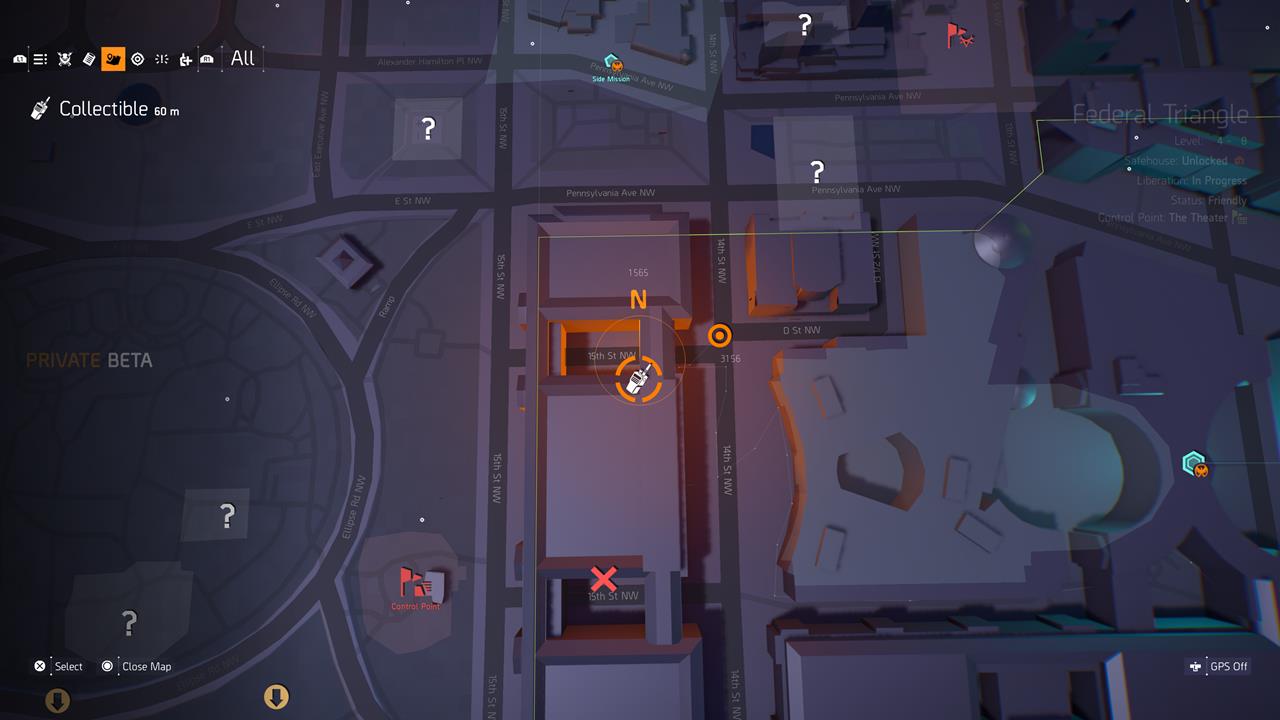Click the X marker on 15th St NW

(x=604, y=578)
